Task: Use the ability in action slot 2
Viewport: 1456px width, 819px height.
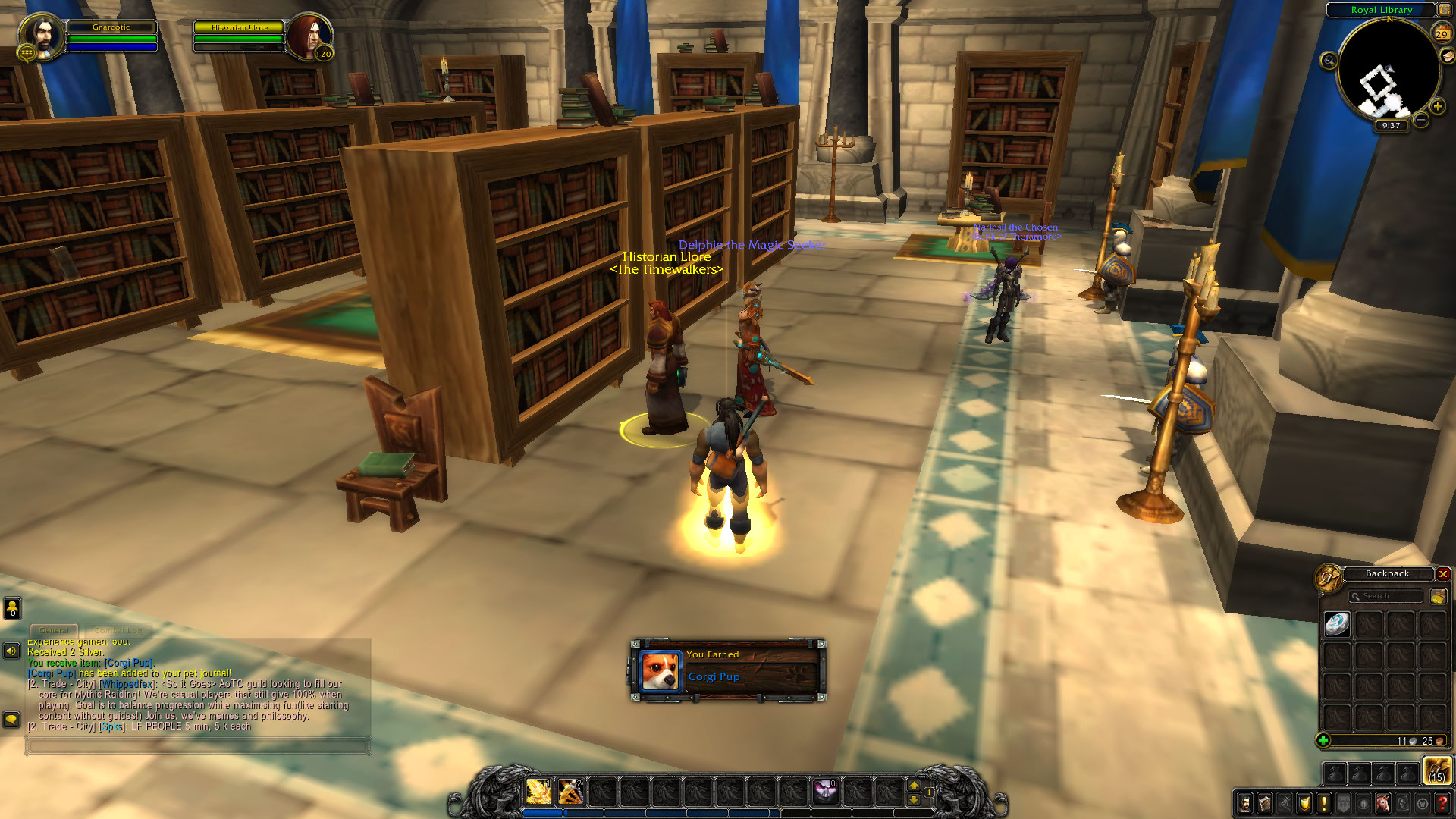Action: 570,792
